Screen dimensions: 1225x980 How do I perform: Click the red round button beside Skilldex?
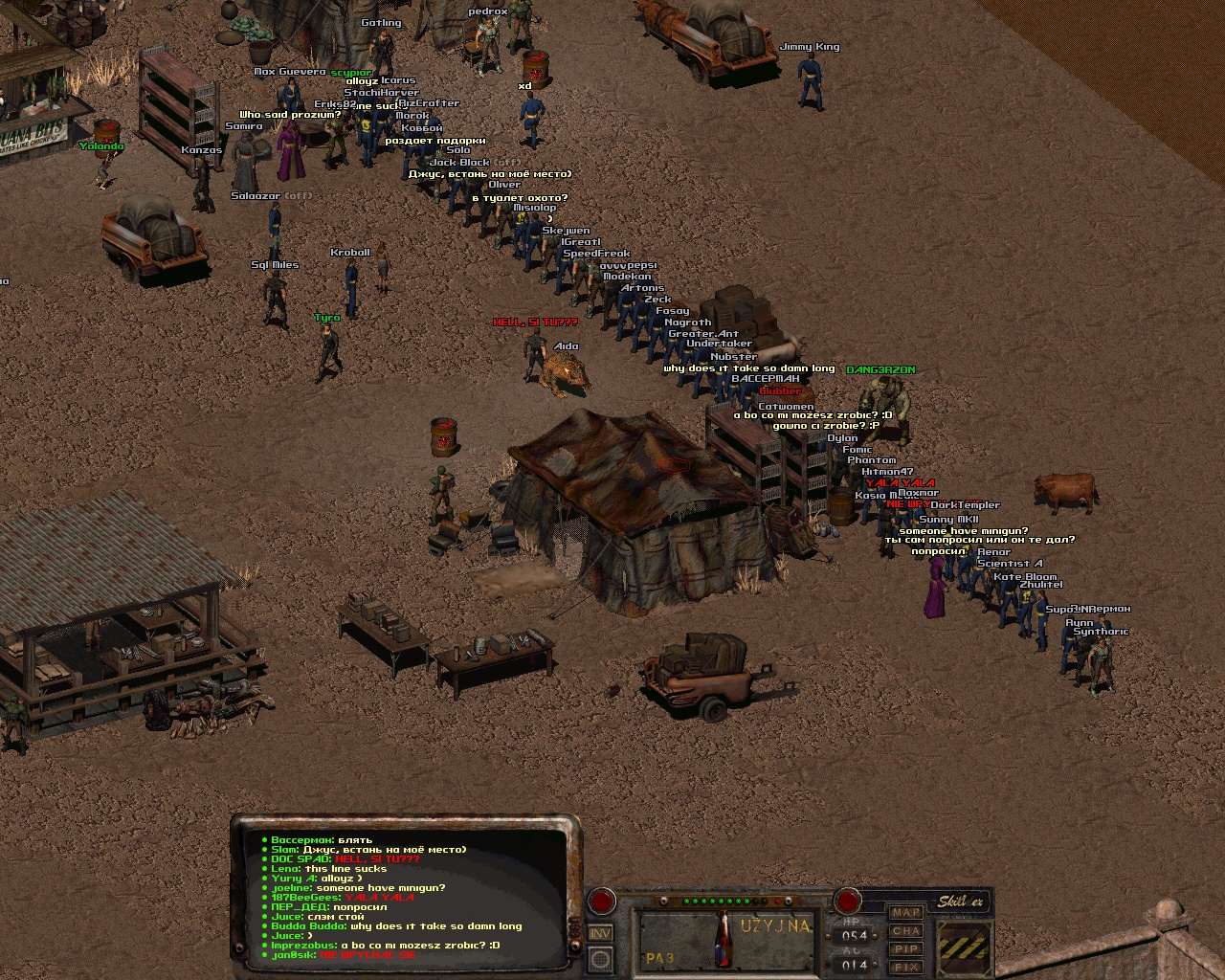point(847,901)
